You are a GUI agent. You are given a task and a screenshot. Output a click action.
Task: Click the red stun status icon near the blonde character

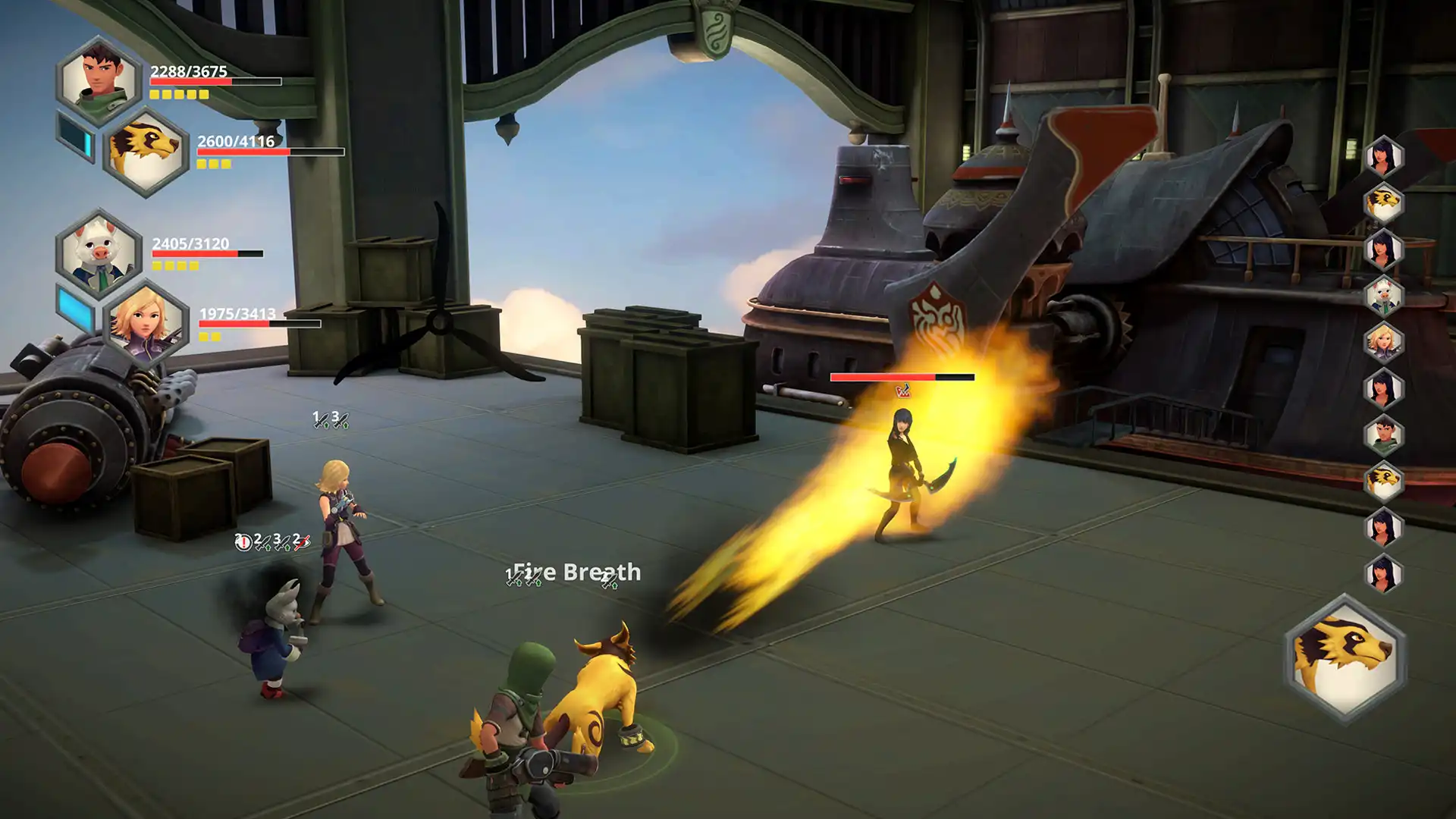243,542
